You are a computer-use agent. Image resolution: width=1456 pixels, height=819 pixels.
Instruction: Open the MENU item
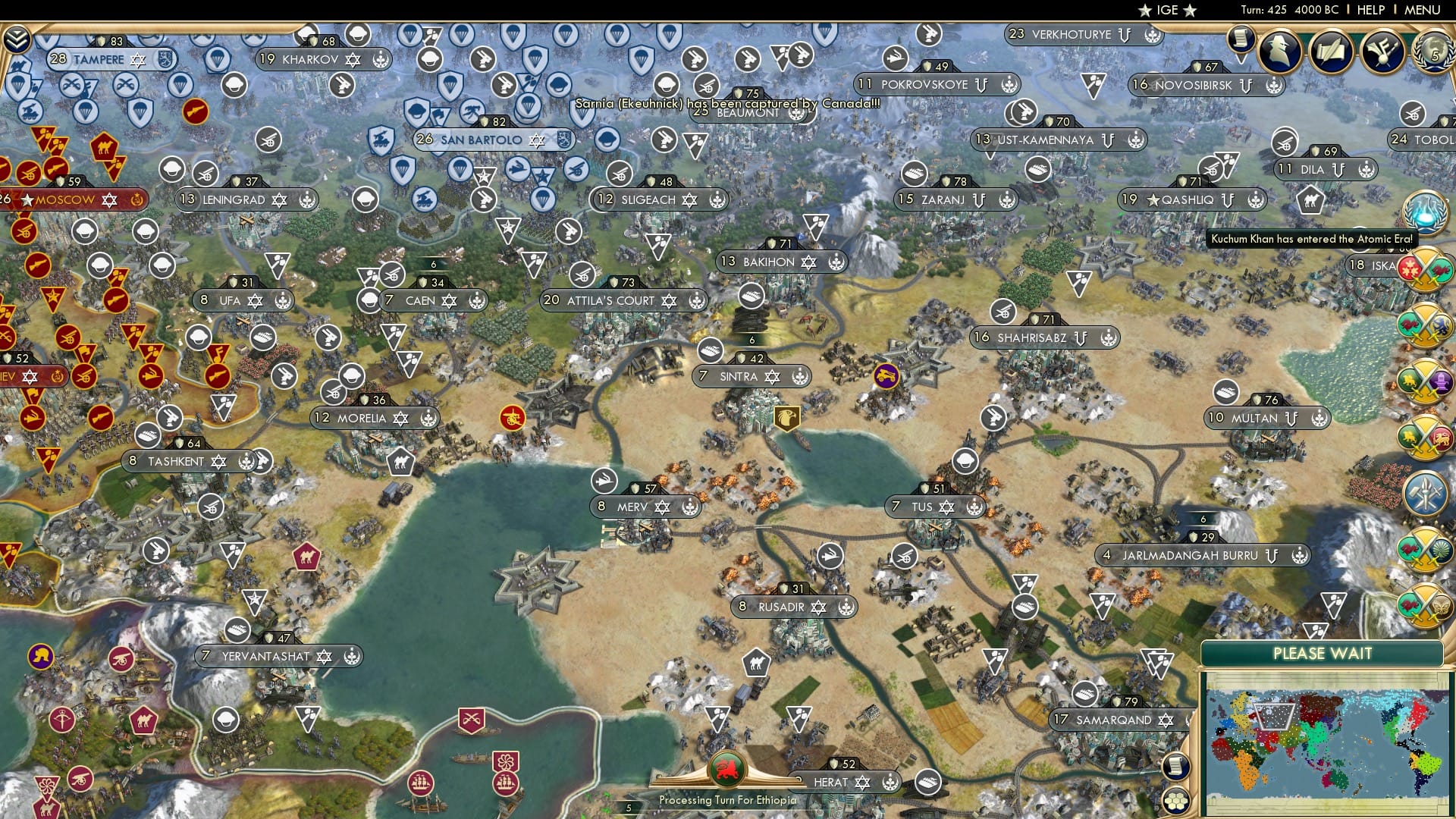[1423, 10]
